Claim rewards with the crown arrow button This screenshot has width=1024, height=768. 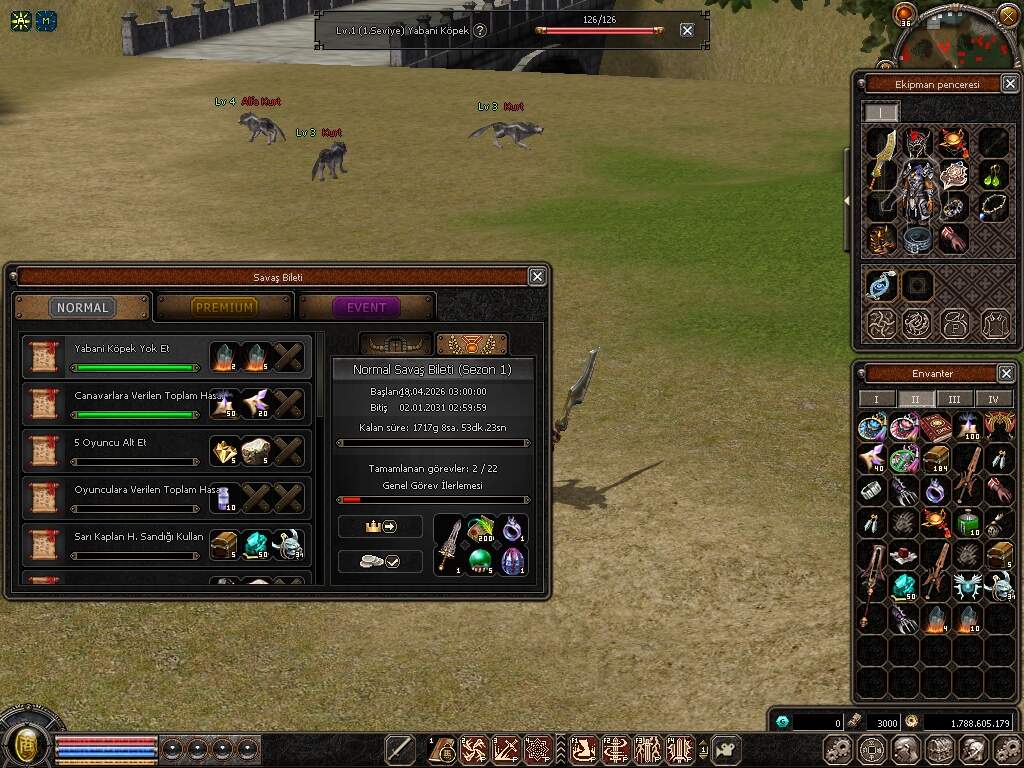[x=380, y=526]
